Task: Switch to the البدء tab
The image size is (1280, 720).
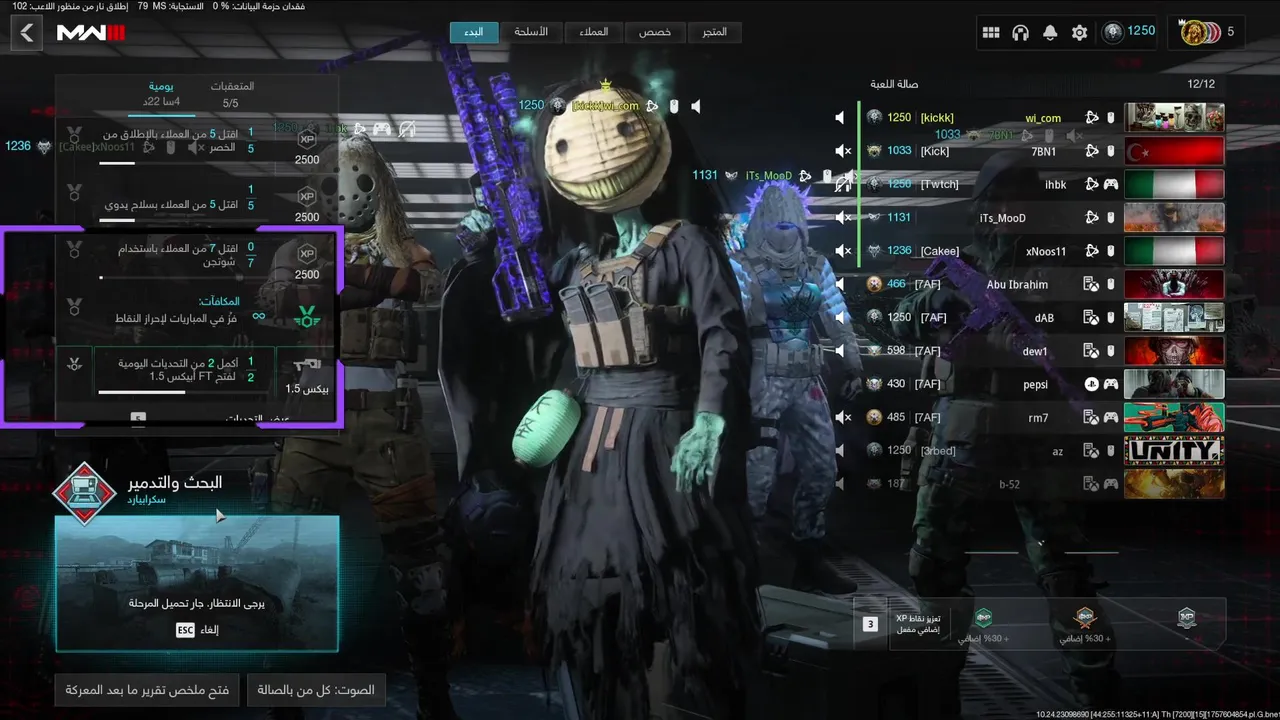Action: tap(473, 32)
